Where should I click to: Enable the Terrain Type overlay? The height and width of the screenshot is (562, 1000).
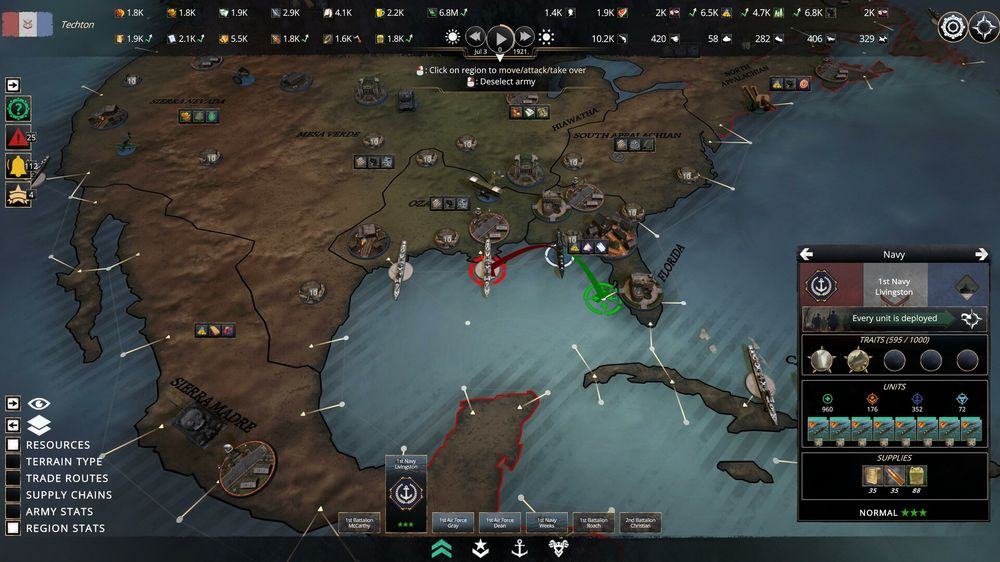point(13,462)
